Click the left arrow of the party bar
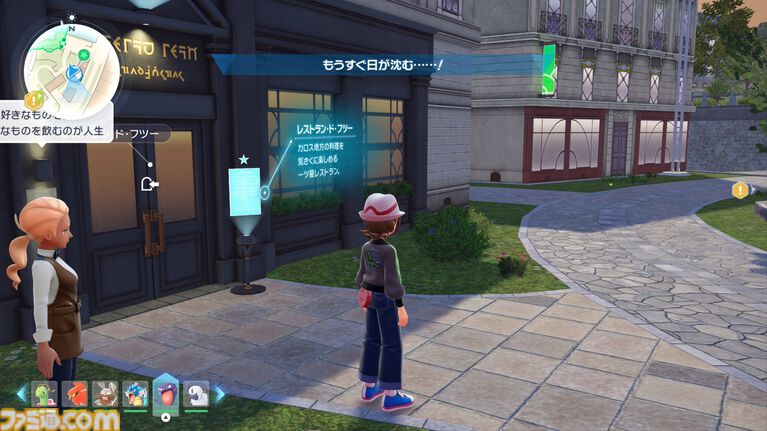Viewport: 767px width, 431px height. click(x=23, y=395)
